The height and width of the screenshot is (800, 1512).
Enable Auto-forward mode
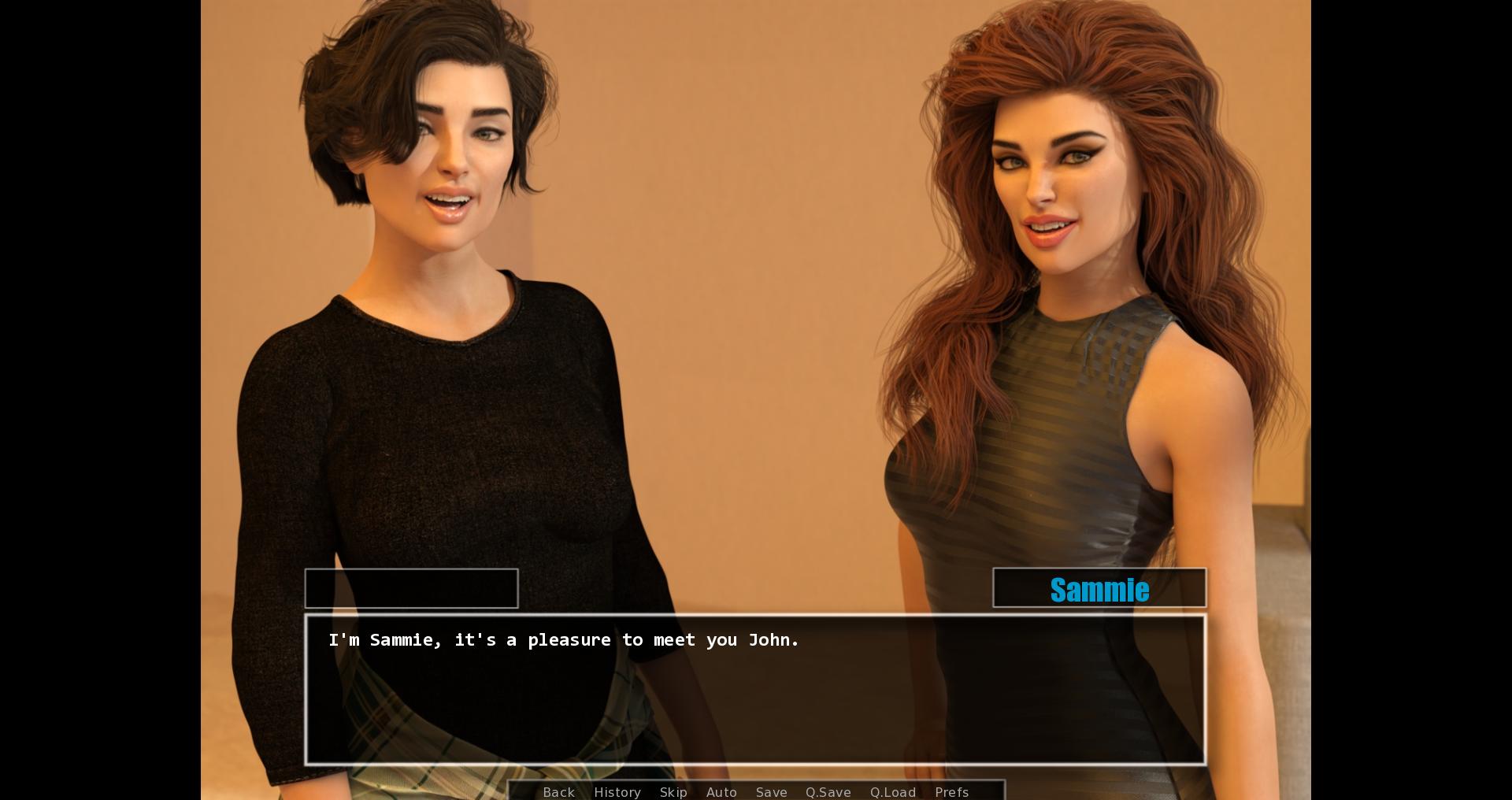coord(722,792)
